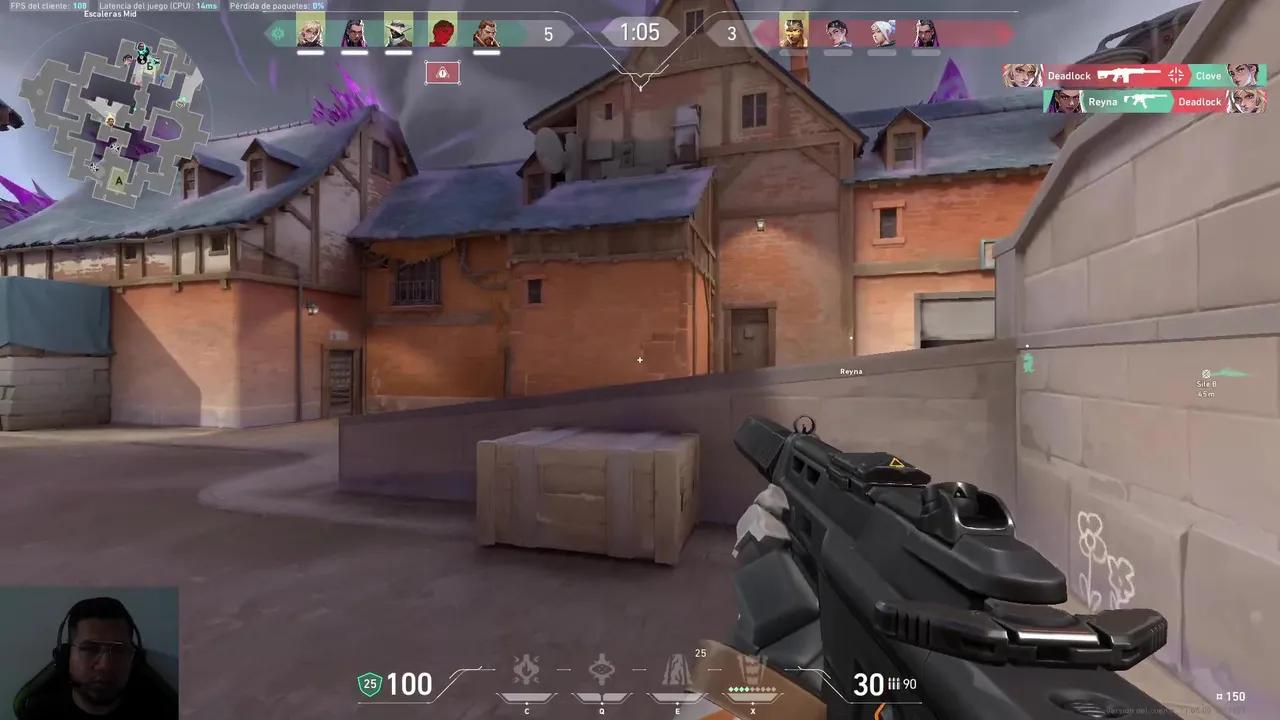Click the round timer showing 1:05

(640, 32)
